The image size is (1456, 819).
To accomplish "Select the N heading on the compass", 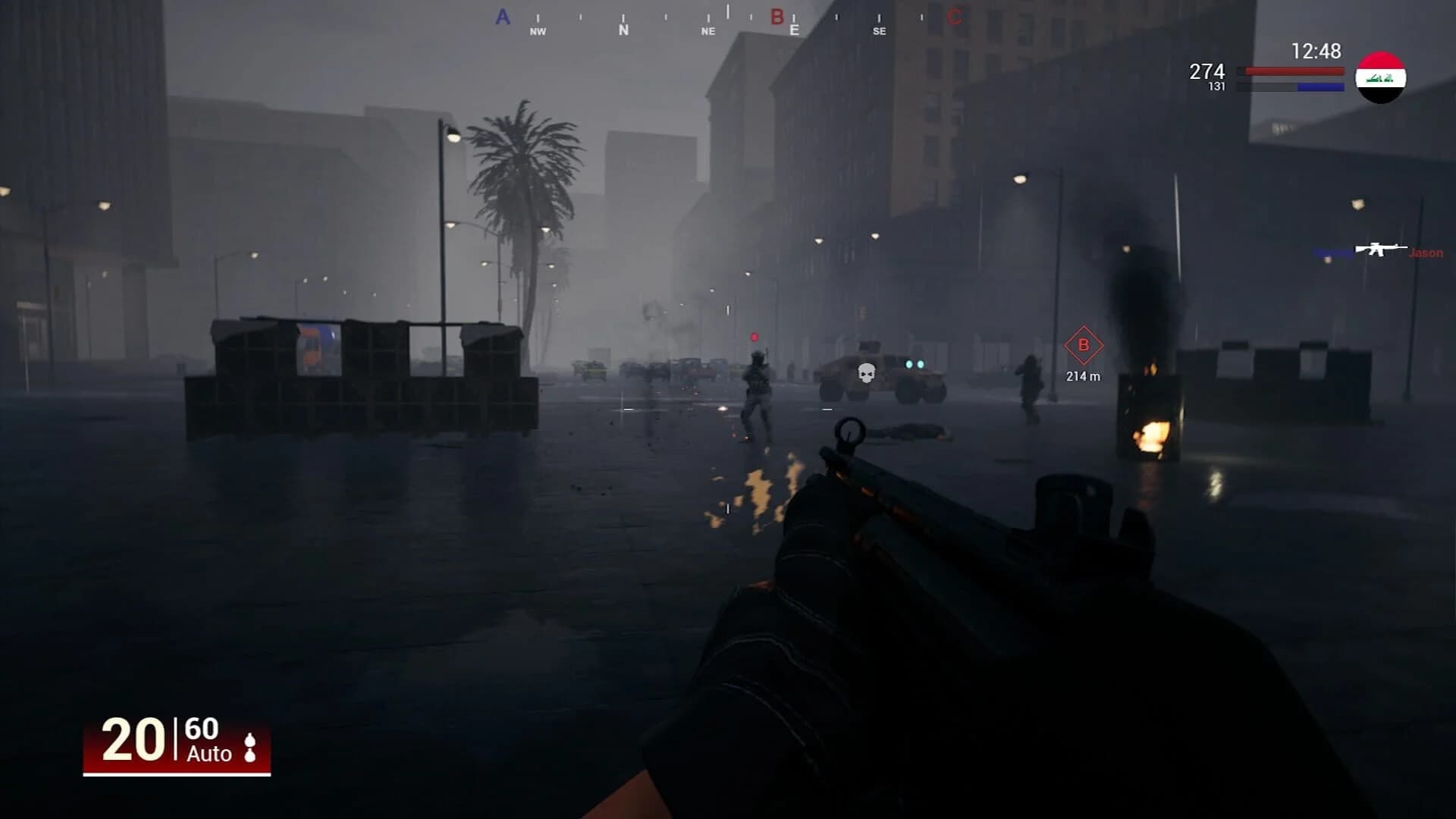I will click(623, 31).
